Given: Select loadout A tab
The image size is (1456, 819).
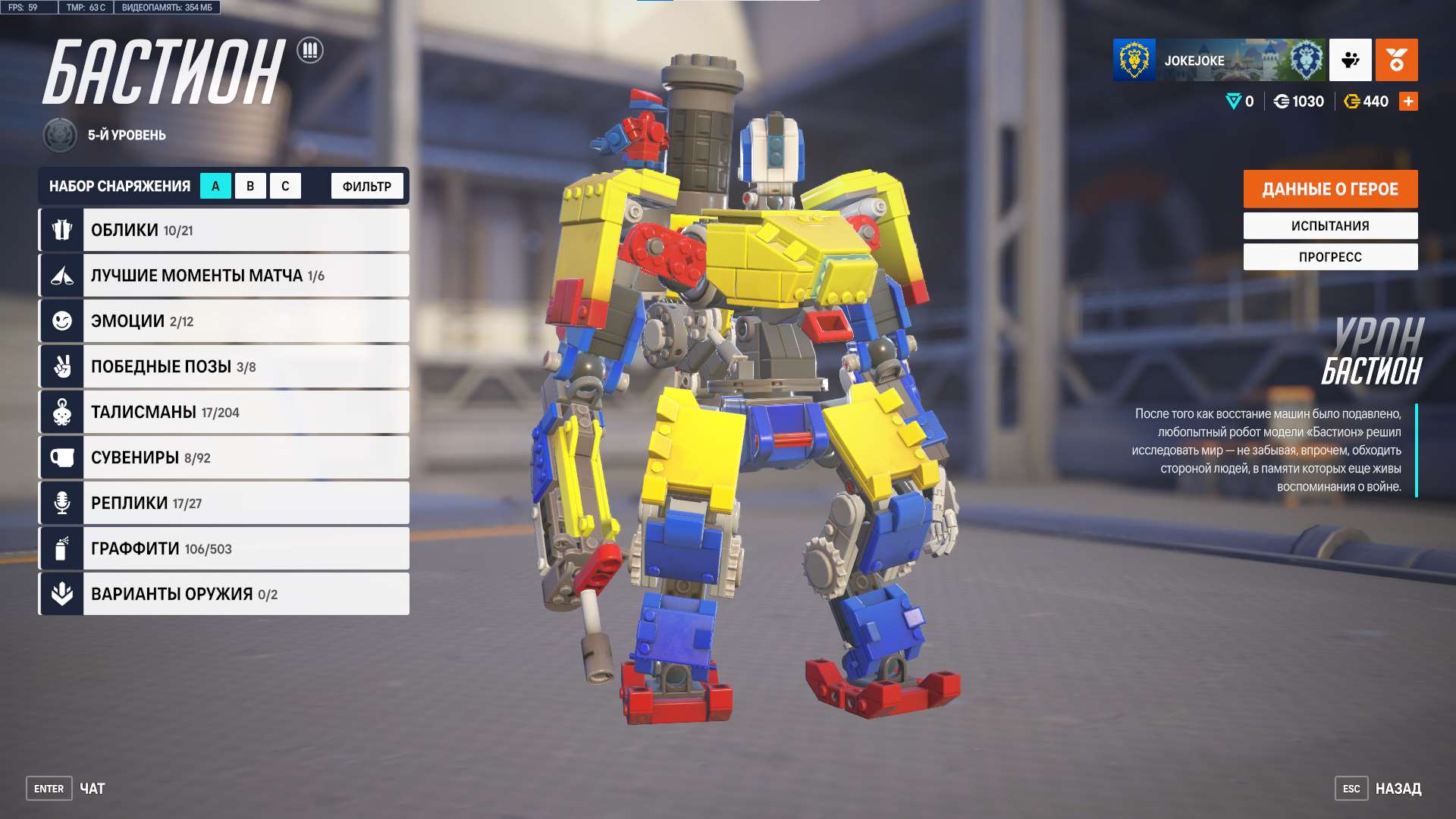Looking at the screenshot, I should coord(216,185).
